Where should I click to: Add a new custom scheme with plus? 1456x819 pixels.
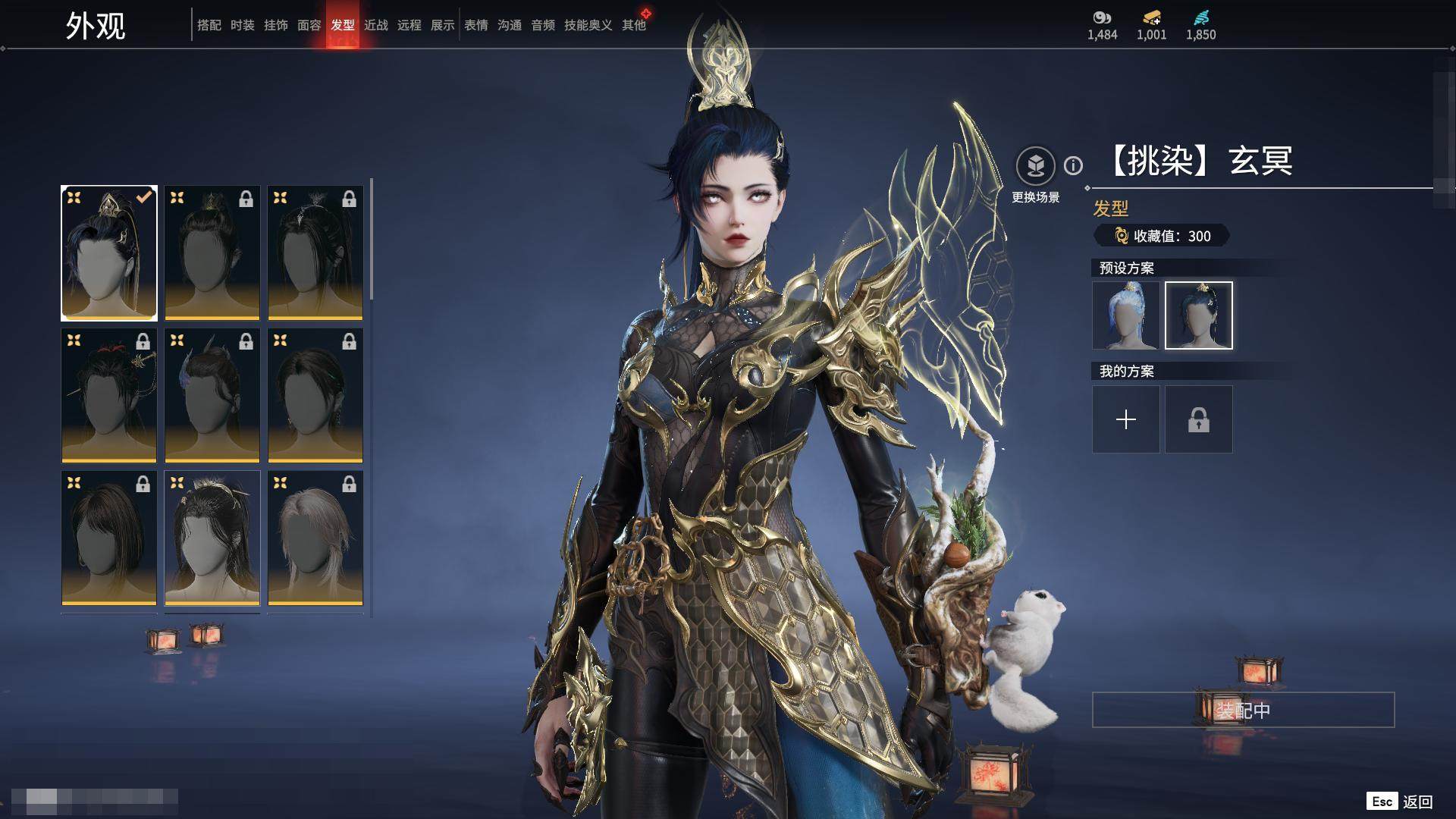click(1125, 419)
